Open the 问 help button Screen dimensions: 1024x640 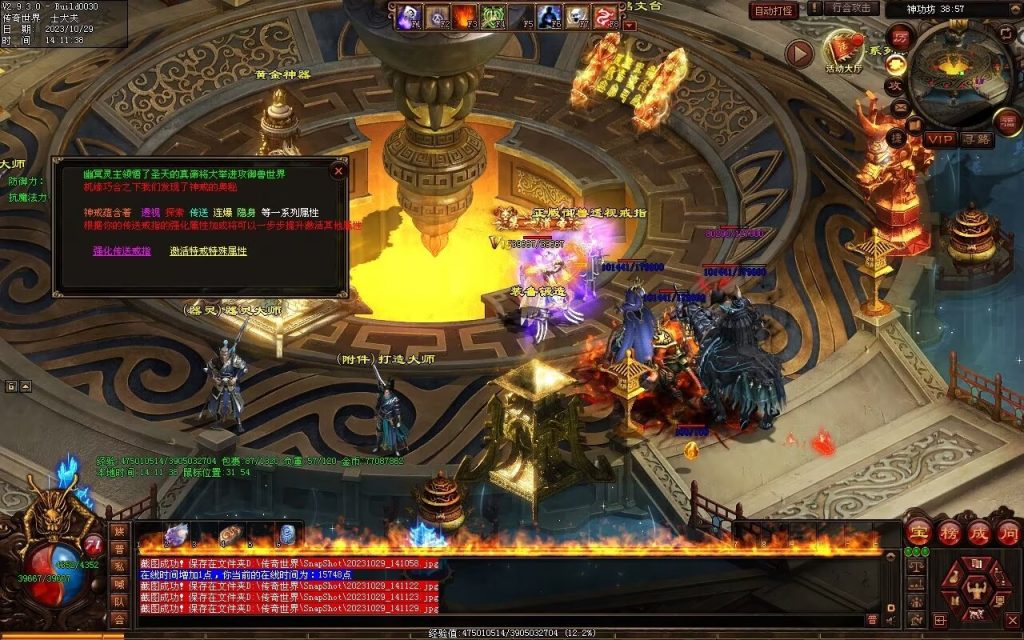point(1008,533)
